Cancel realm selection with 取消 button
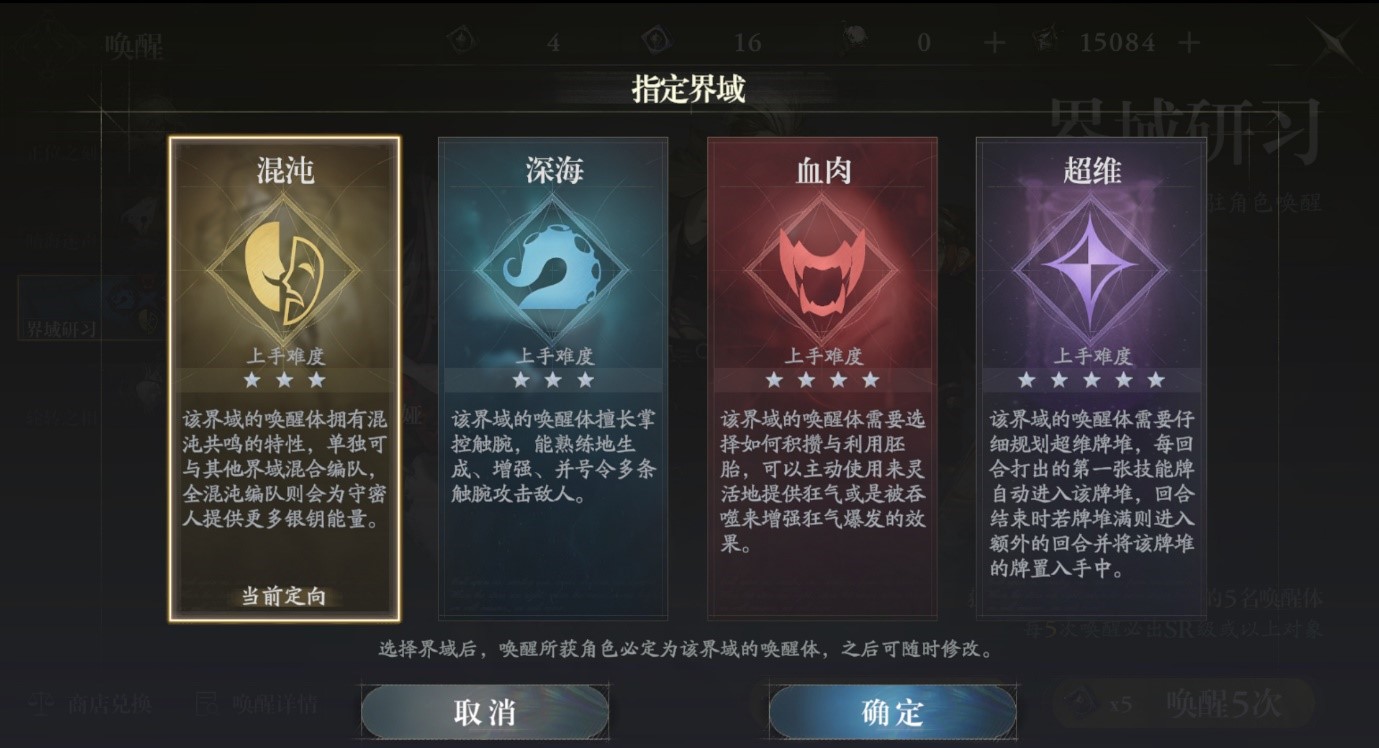The image size is (1379, 748). click(483, 710)
